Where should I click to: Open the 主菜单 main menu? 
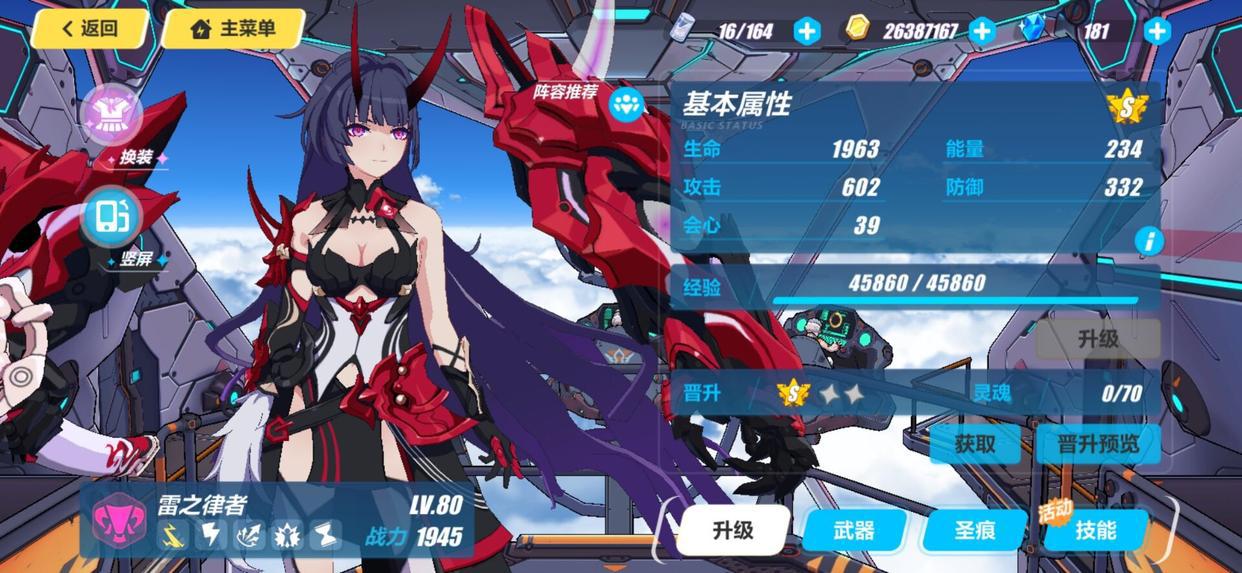coord(233,28)
